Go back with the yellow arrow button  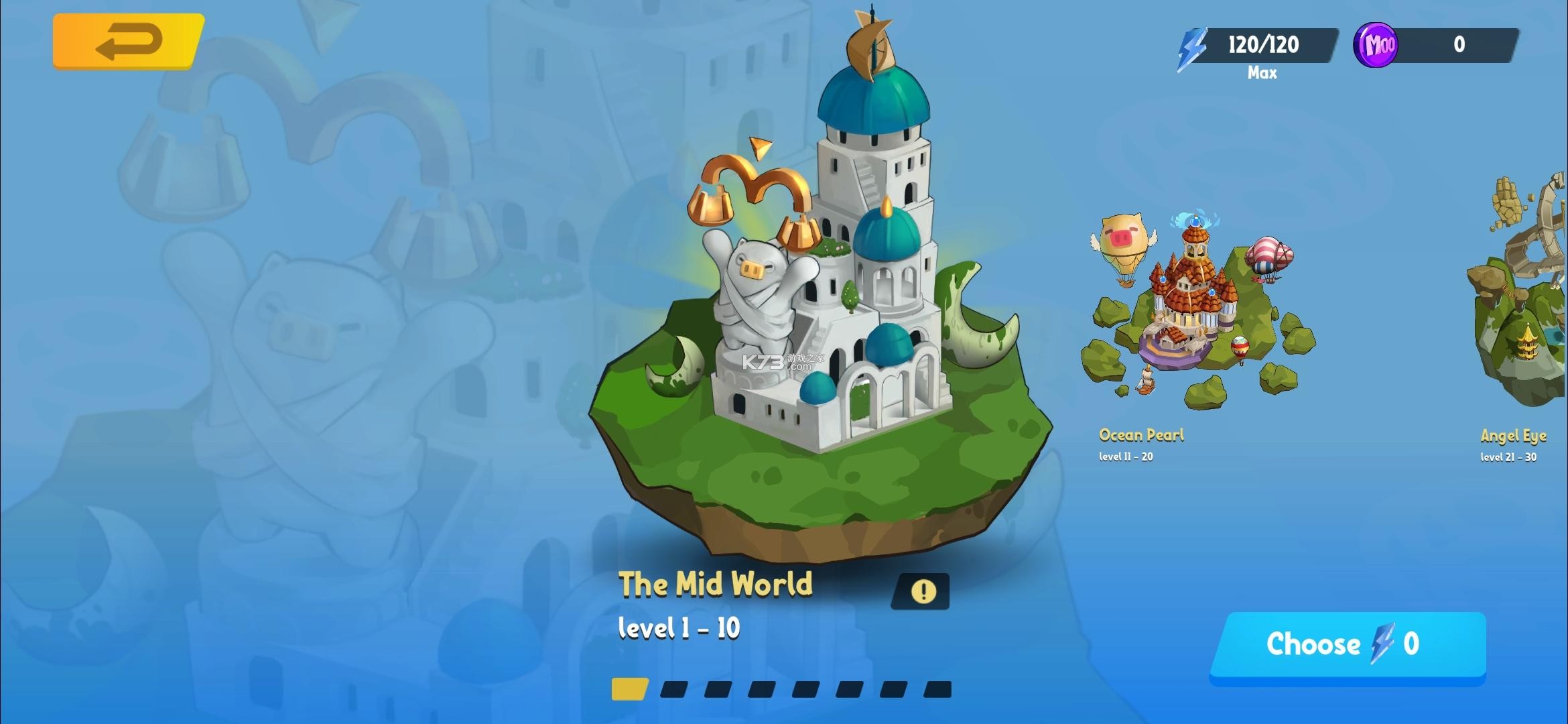click(128, 42)
